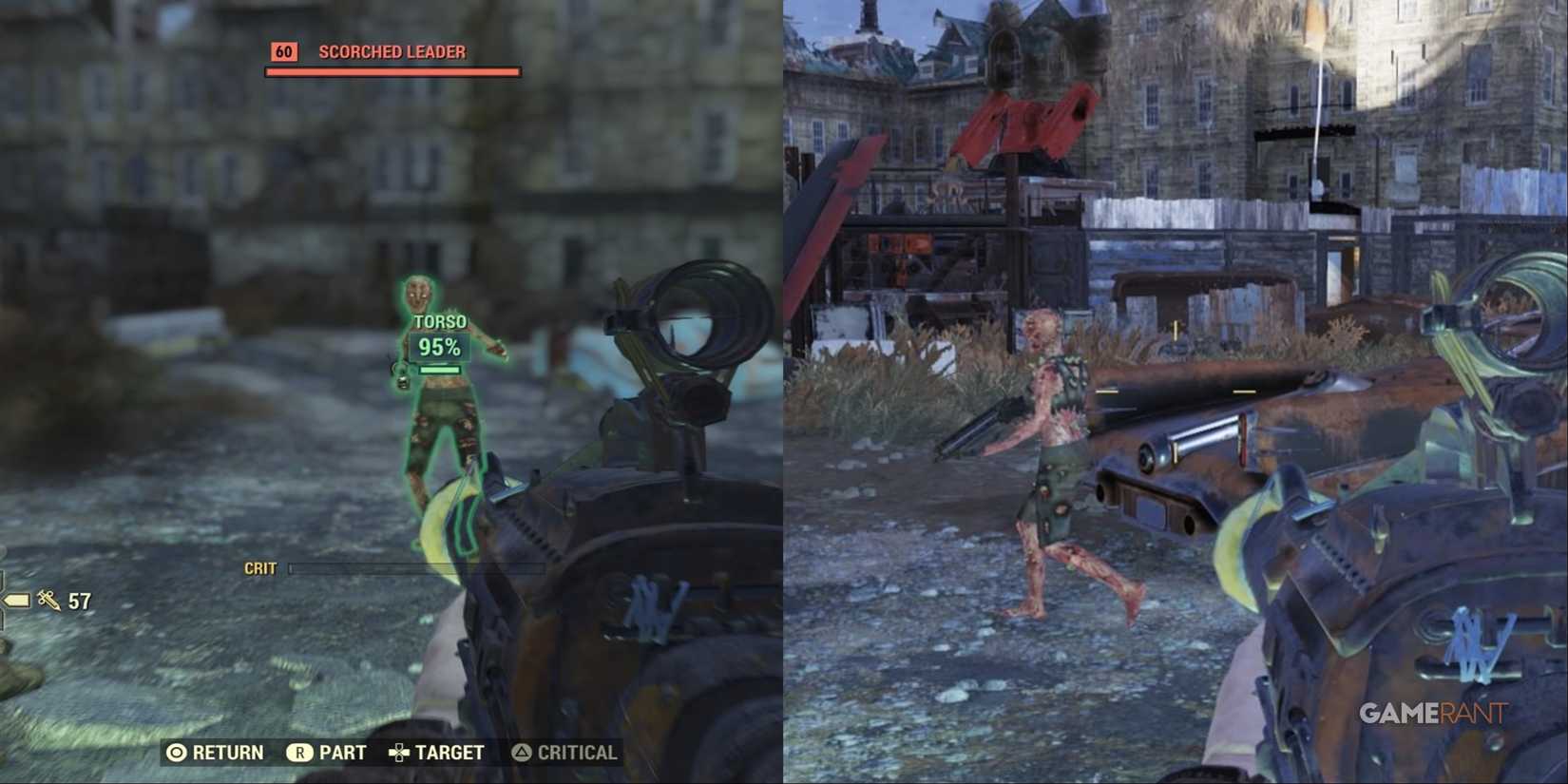Click the TARGET label
The width and height of the screenshot is (1568, 784).
(450, 753)
